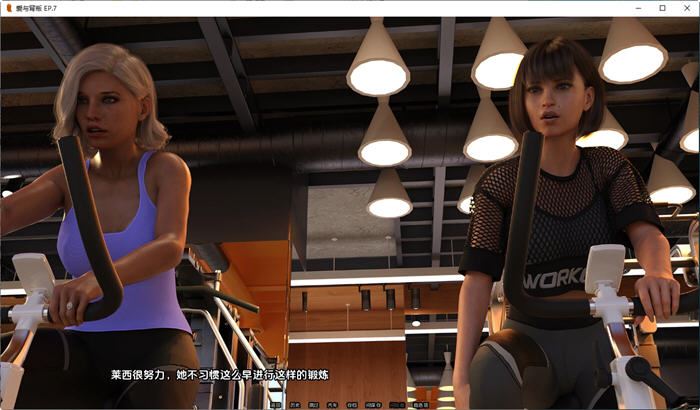Click the Back (回退) rollback button
The width and height of the screenshot is (700, 410).
pos(276,405)
